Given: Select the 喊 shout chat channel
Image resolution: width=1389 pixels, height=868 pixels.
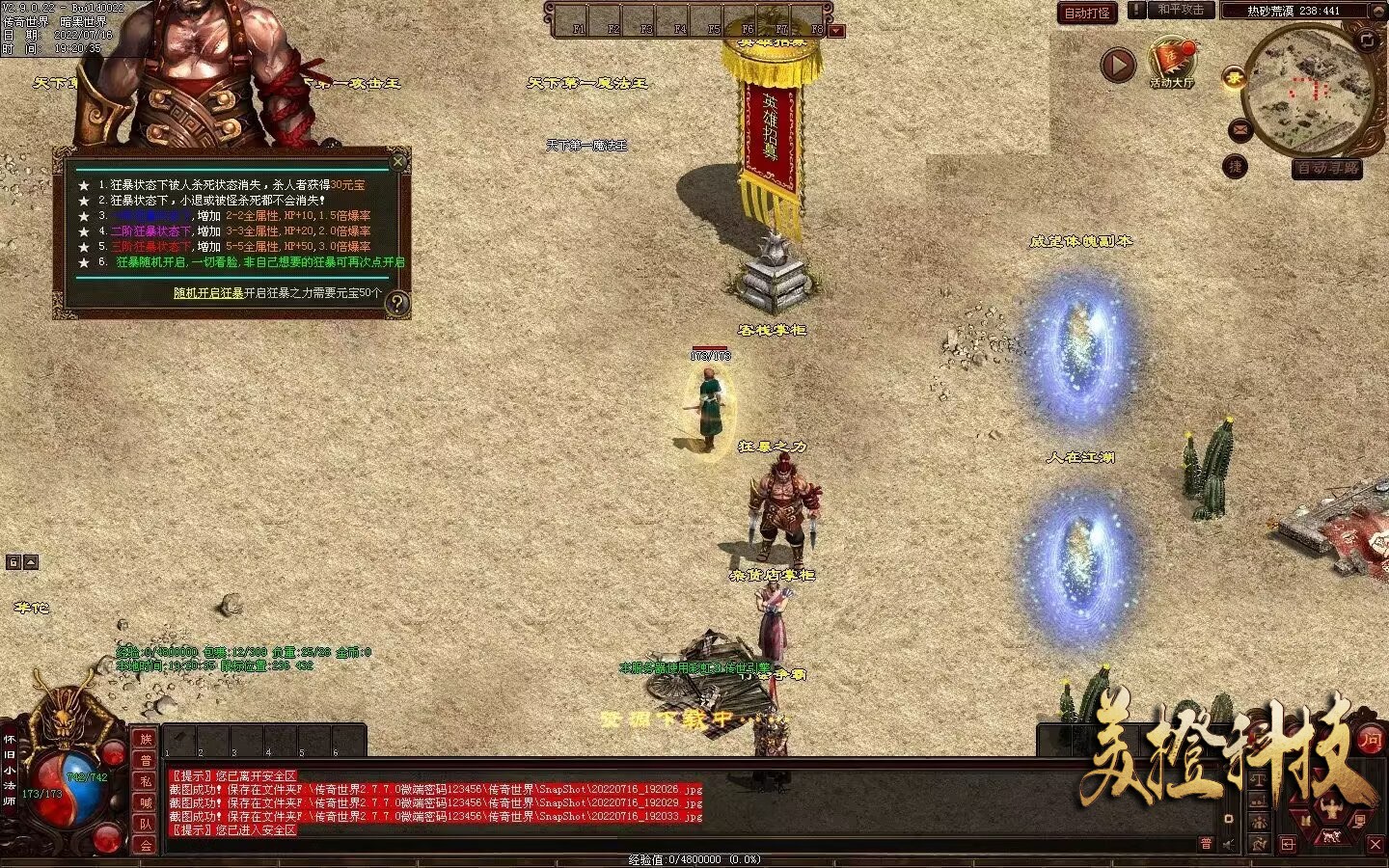Looking at the screenshot, I should (x=146, y=803).
